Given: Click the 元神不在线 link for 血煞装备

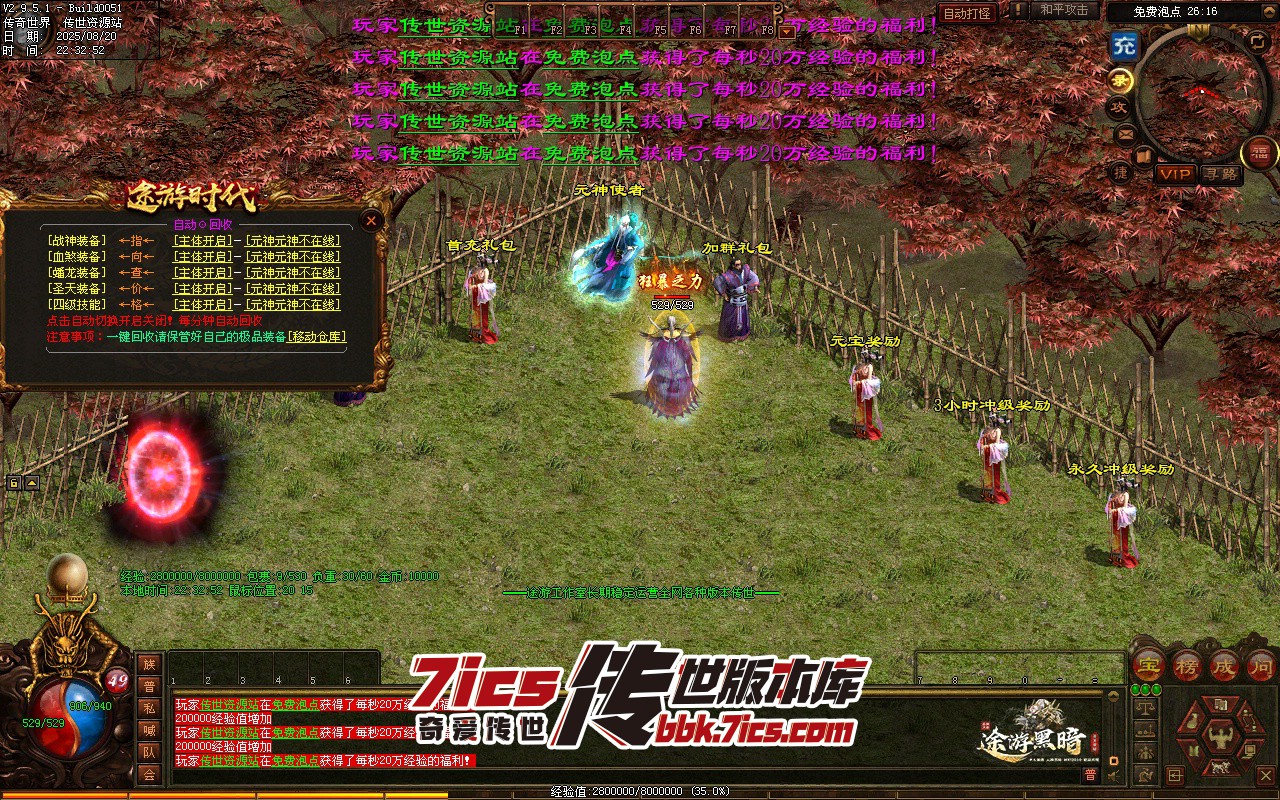Looking at the screenshot, I should click(x=292, y=257).
